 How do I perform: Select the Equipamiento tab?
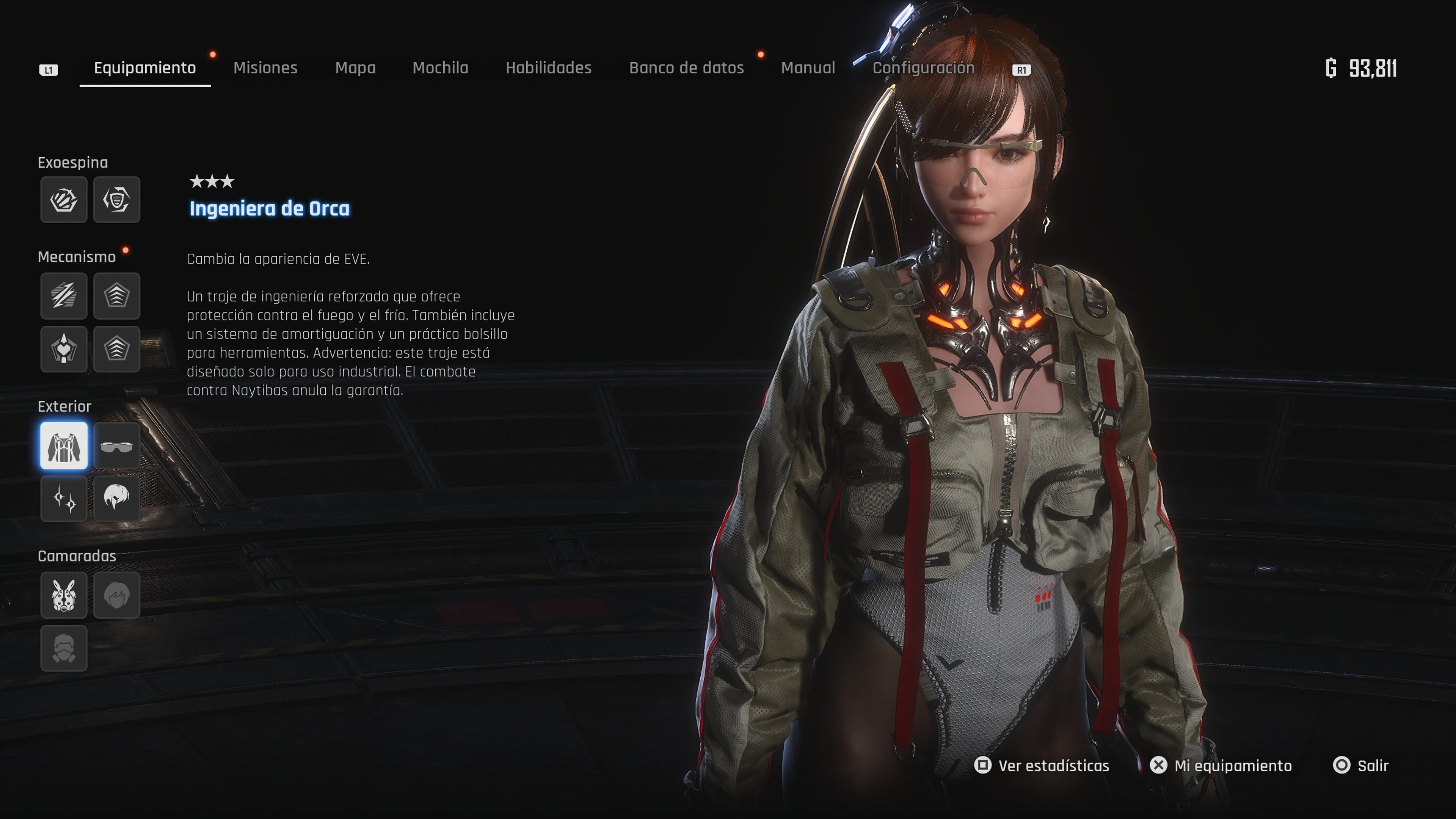145,68
